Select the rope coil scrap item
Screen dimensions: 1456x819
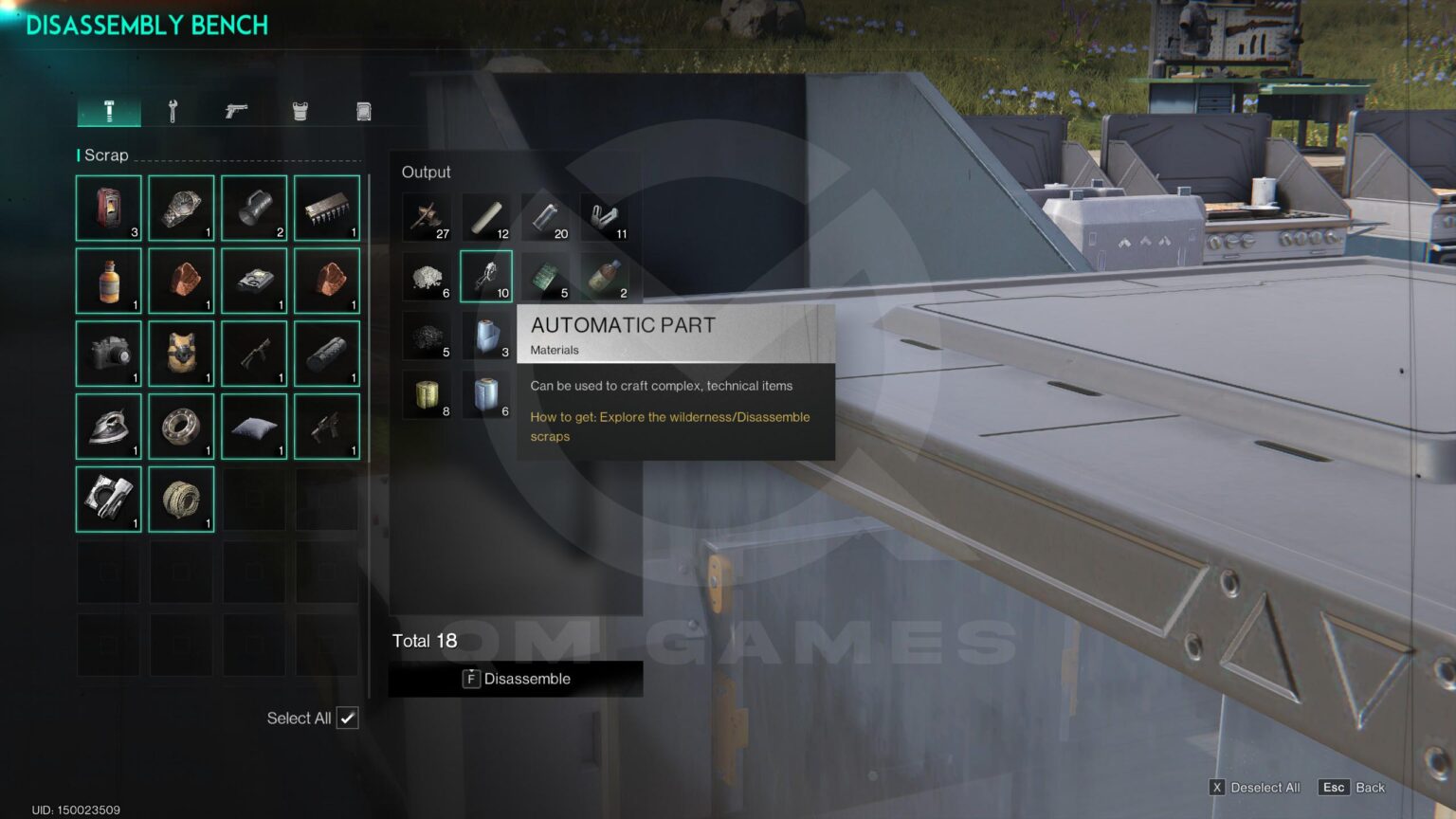tap(181, 499)
